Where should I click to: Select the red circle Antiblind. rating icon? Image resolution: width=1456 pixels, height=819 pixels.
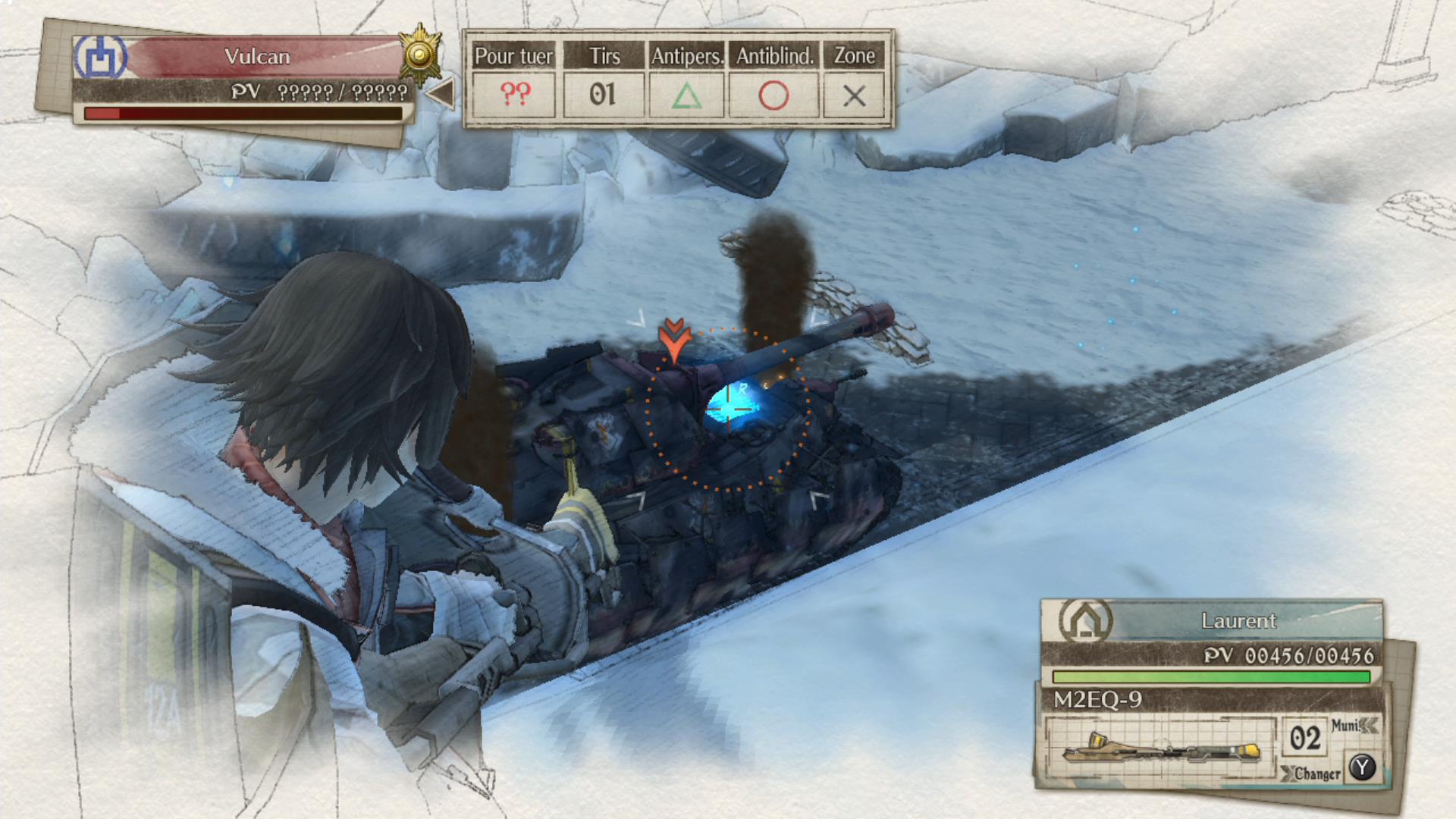[773, 96]
